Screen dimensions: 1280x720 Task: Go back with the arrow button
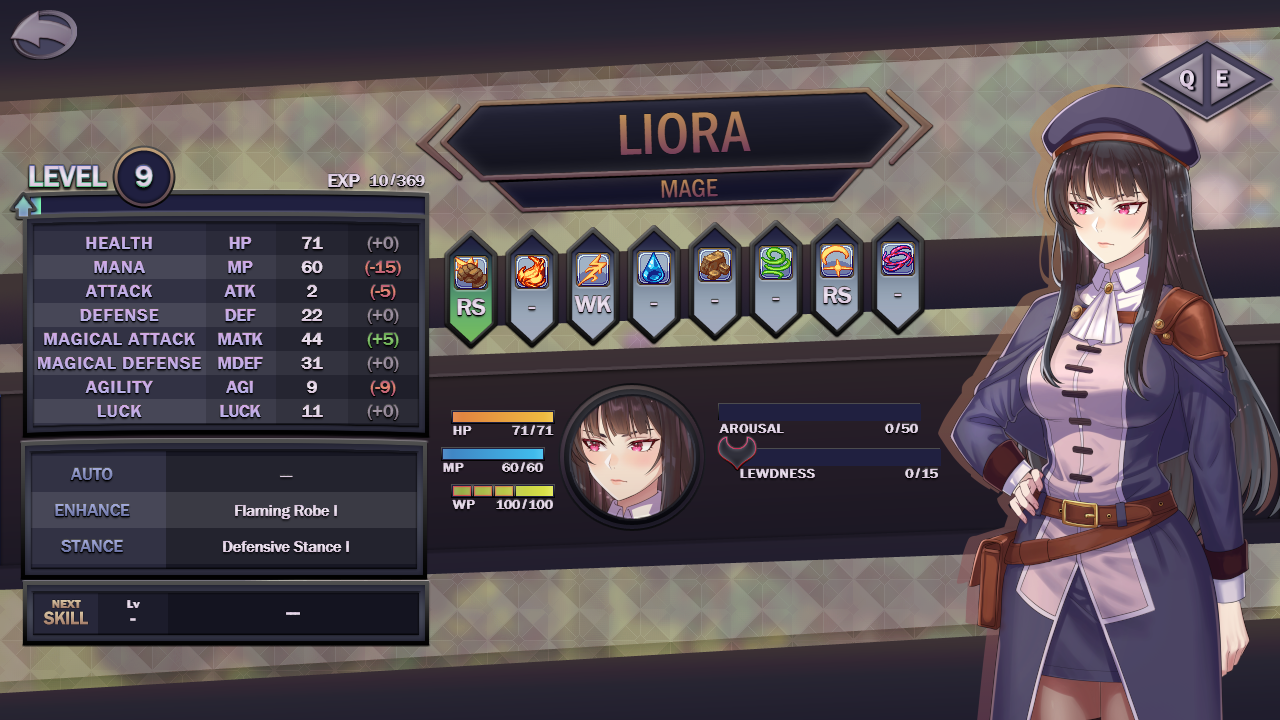pyautogui.click(x=44, y=35)
